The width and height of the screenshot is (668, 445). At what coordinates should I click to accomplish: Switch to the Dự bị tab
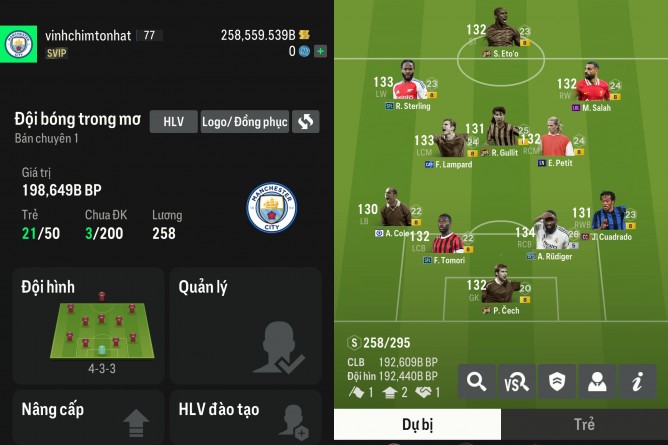(417, 425)
